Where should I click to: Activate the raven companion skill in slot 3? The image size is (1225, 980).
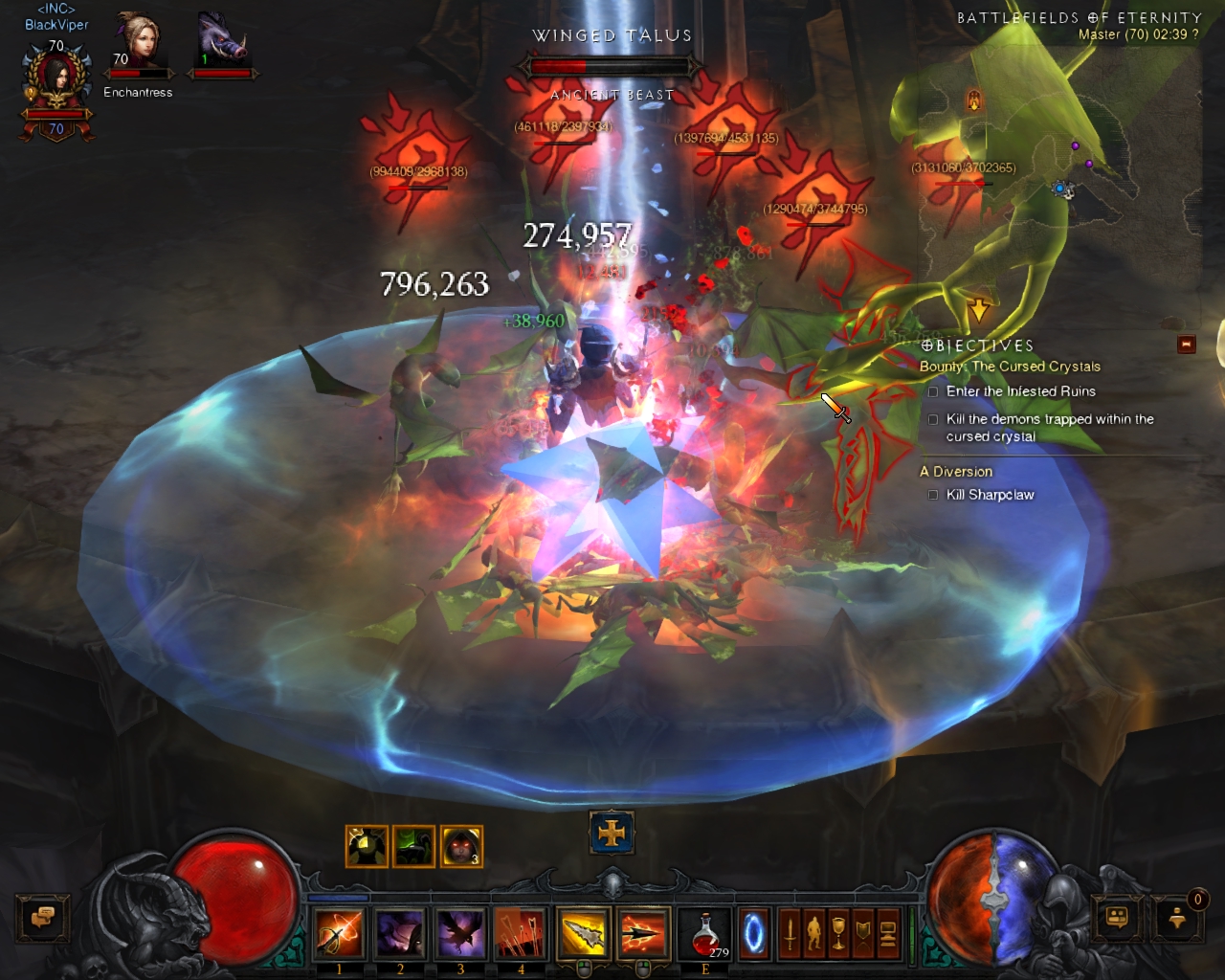click(459, 934)
